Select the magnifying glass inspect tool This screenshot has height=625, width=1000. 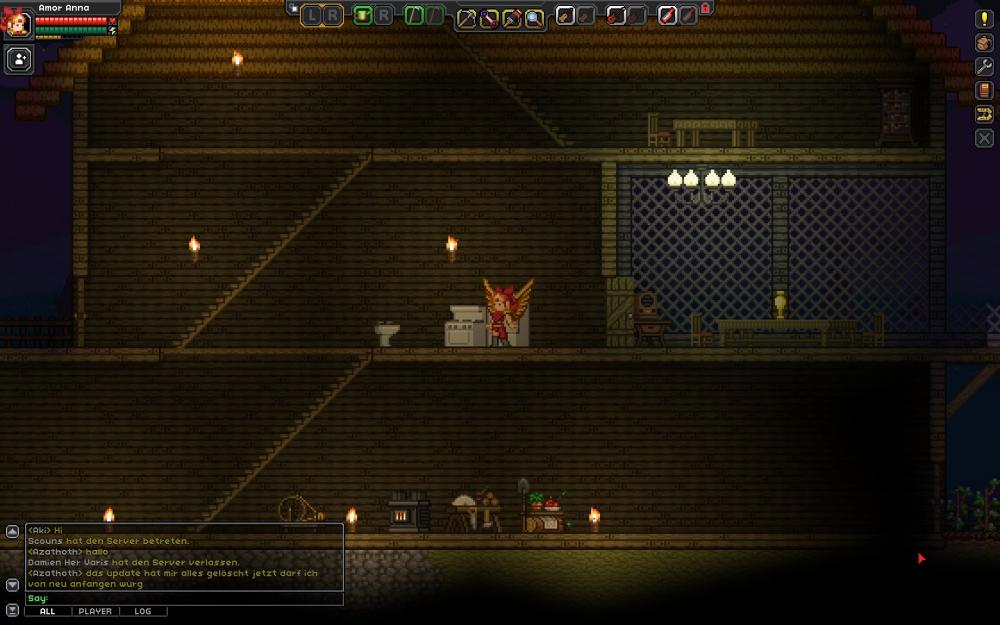pyautogui.click(x=534, y=16)
